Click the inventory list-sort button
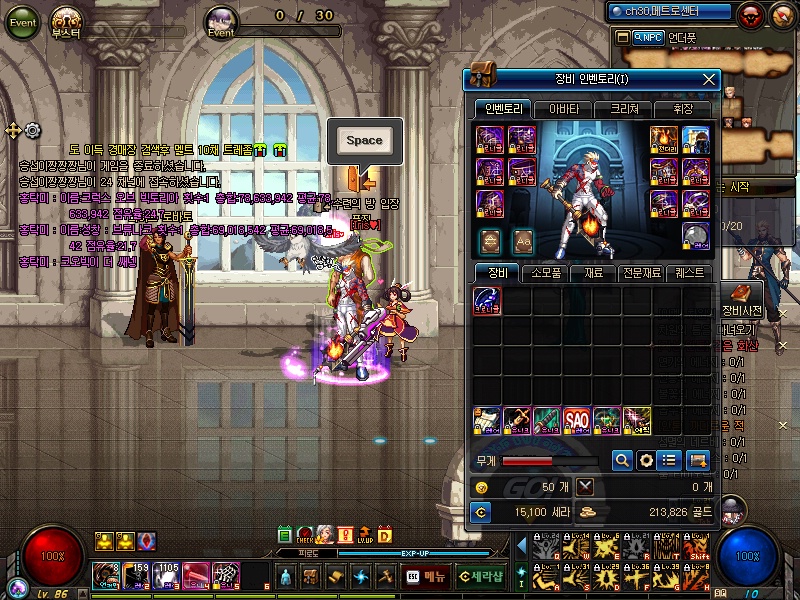This screenshot has height=600, width=800. (x=671, y=460)
